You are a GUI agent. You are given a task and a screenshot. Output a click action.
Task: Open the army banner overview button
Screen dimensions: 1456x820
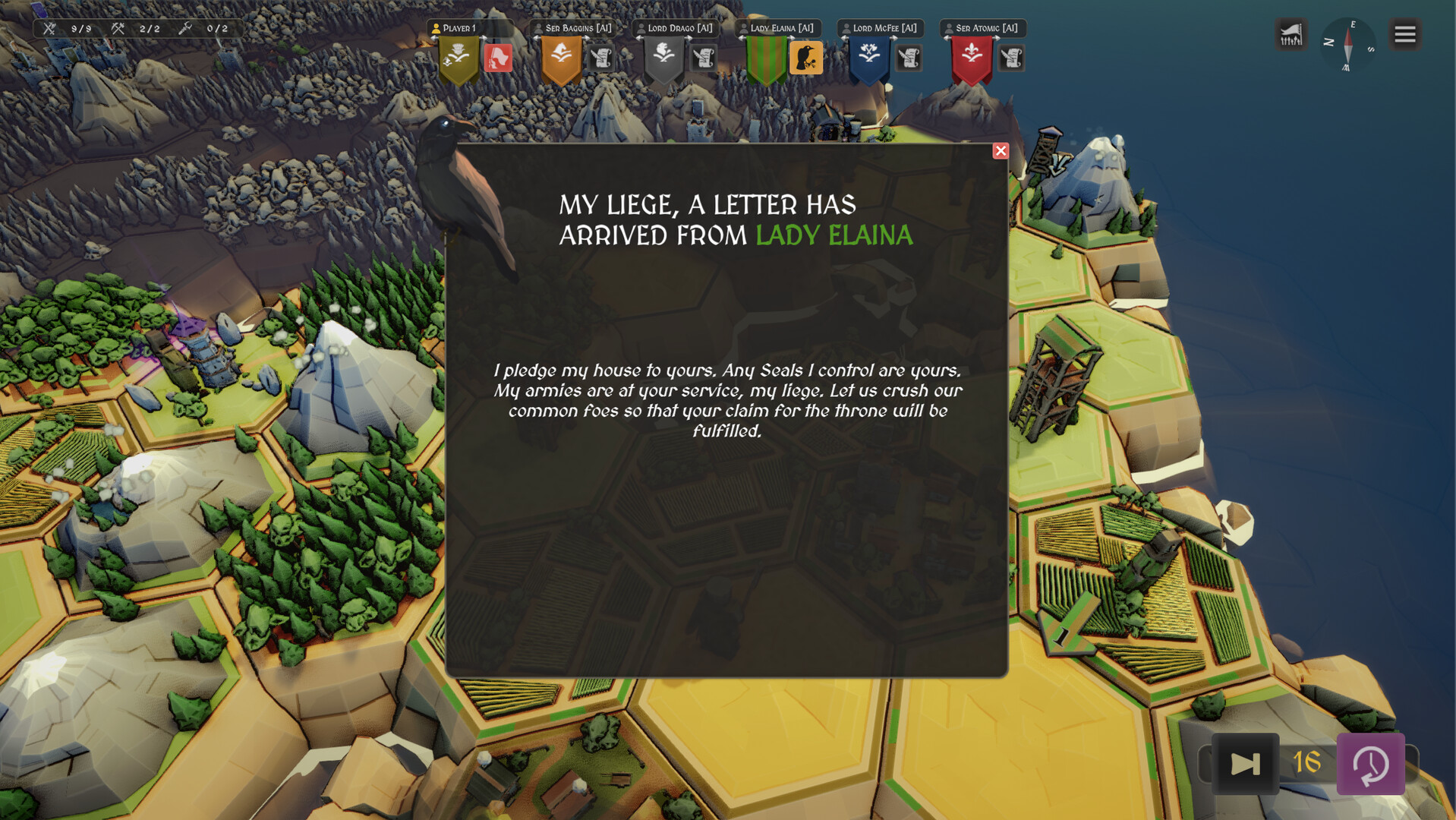pos(1291,35)
